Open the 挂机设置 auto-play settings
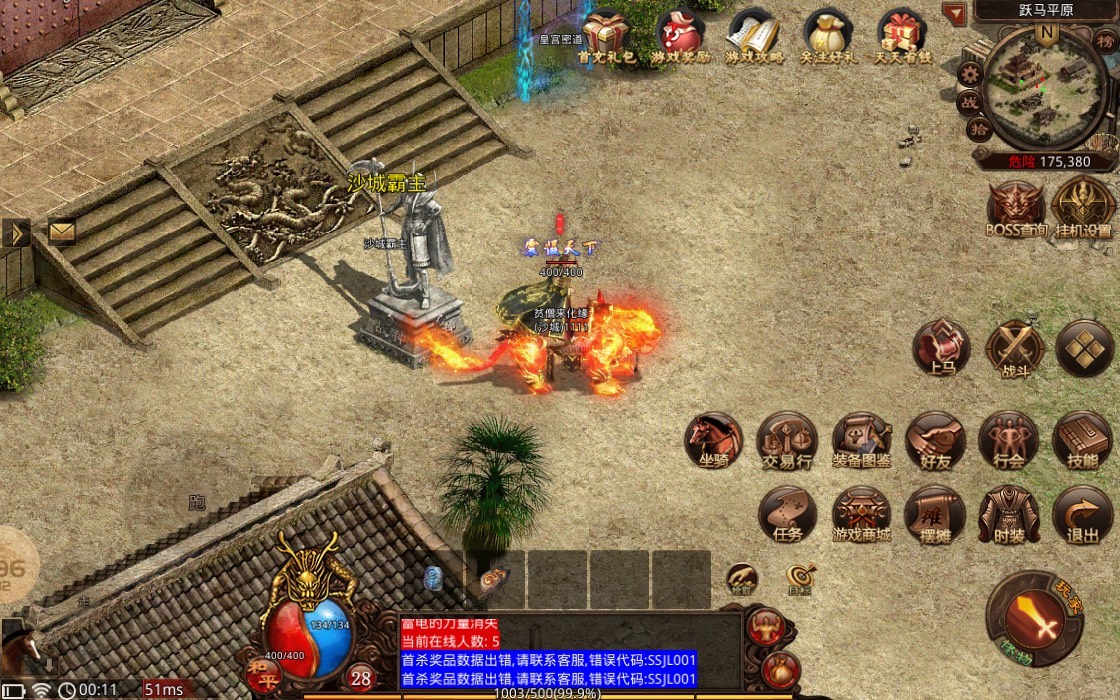Screen dimensions: 1120x700 [1083, 207]
